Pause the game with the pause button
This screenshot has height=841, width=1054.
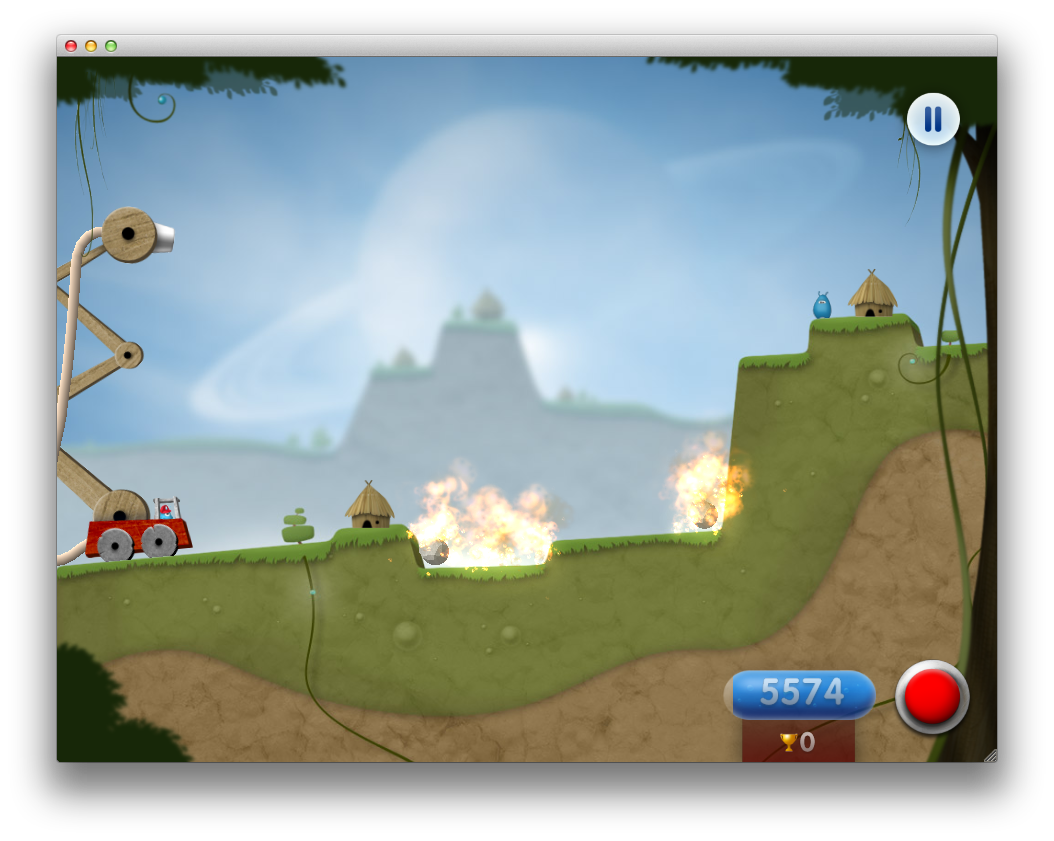click(932, 120)
